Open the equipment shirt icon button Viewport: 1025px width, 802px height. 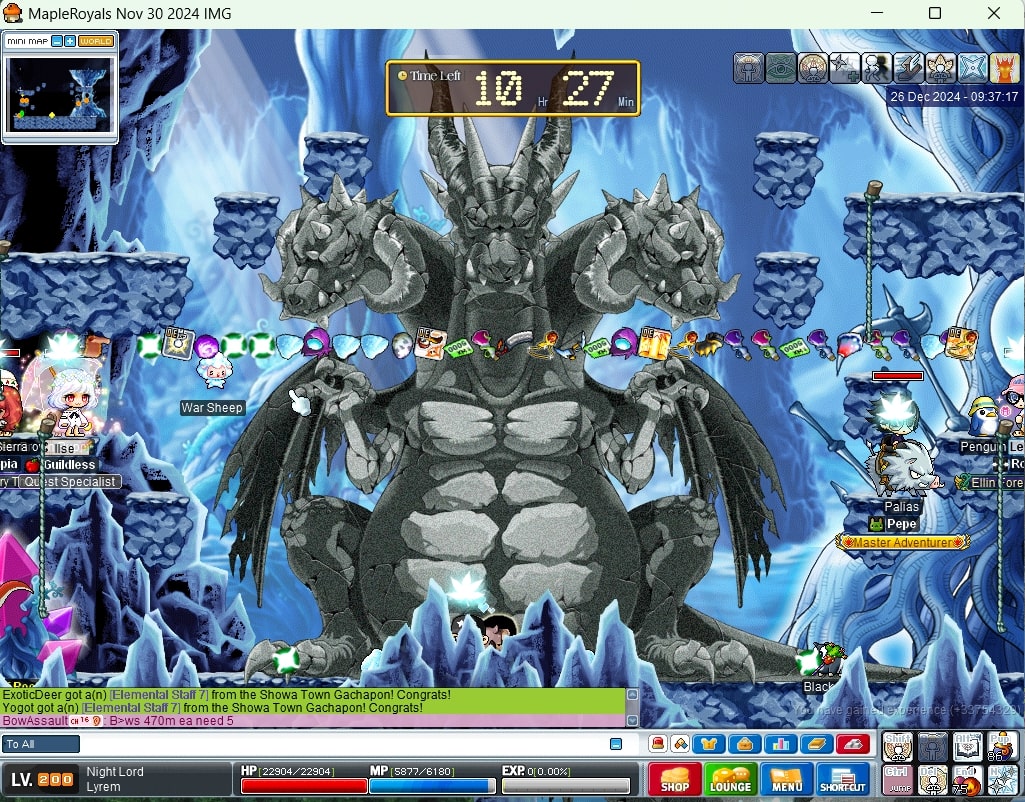click(711, 744)
